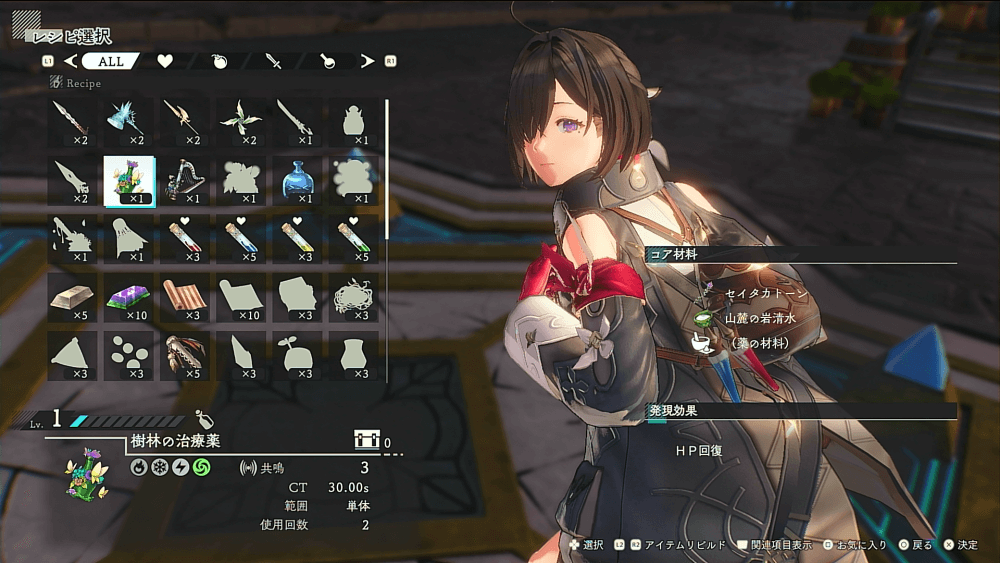Select the flower bouquet medicine recipe

click(x=129, y=179)
